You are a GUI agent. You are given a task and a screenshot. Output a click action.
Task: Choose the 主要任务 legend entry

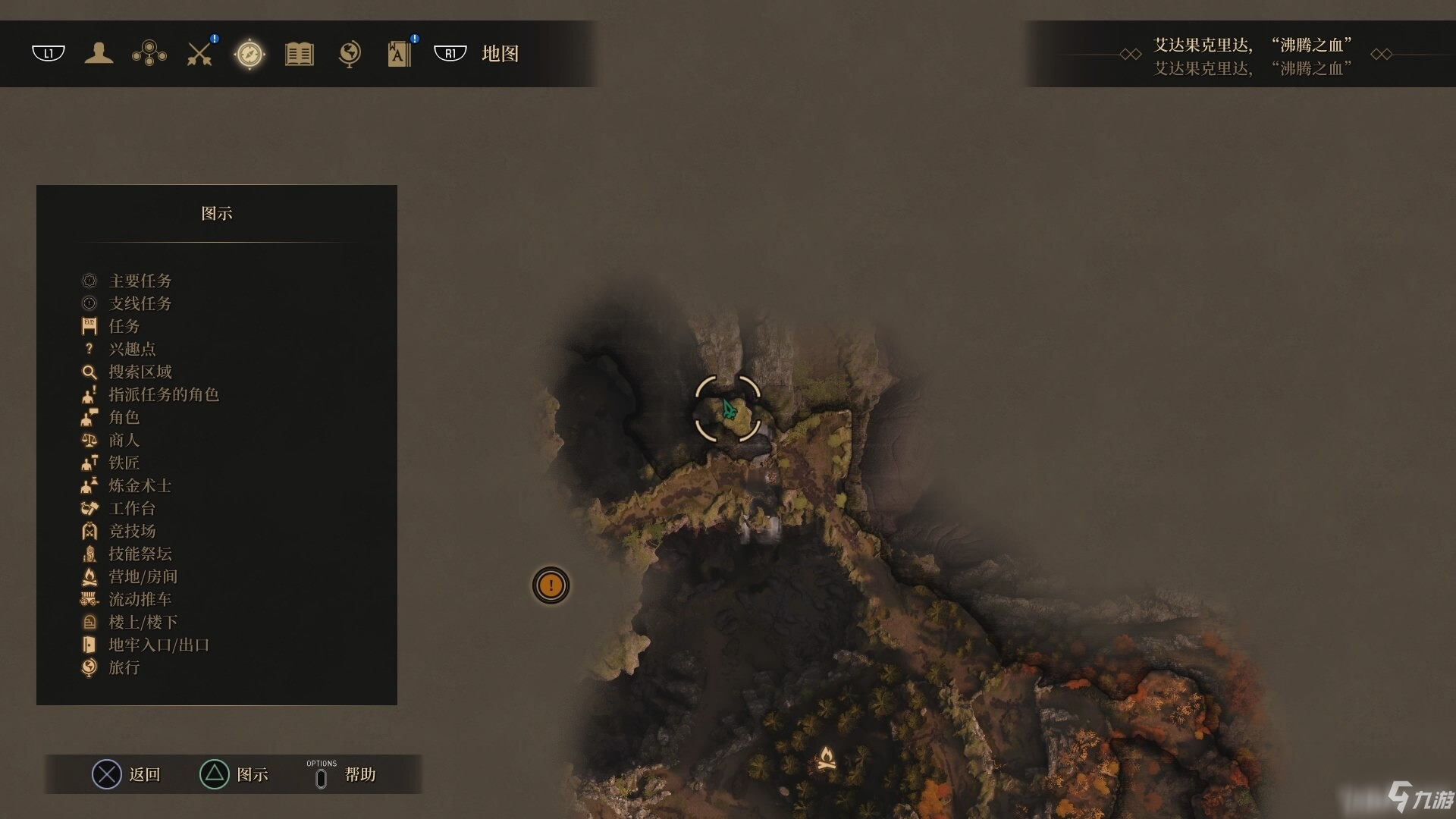tap(140, 281)
